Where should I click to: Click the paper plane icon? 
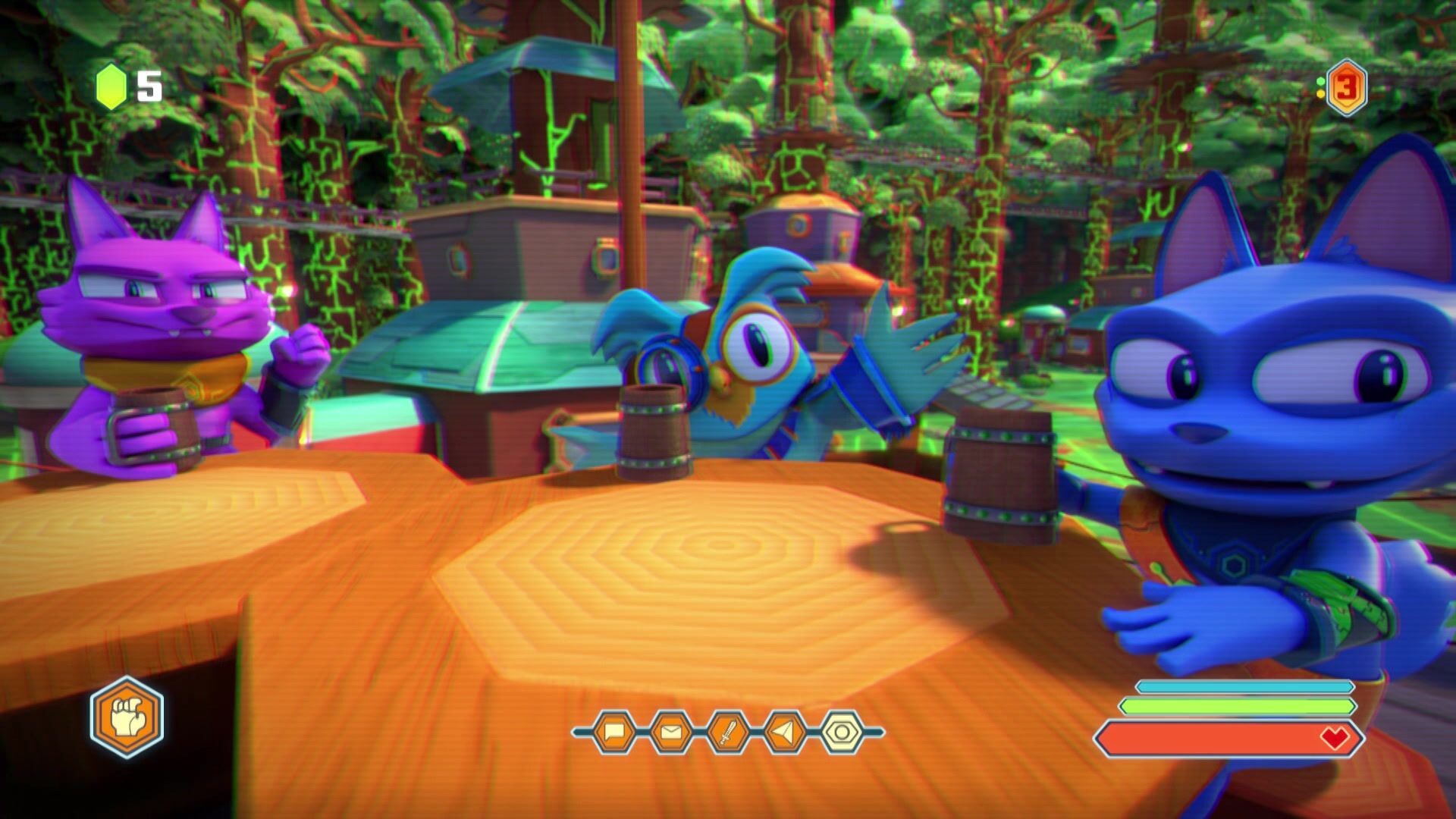click(785, 733)
